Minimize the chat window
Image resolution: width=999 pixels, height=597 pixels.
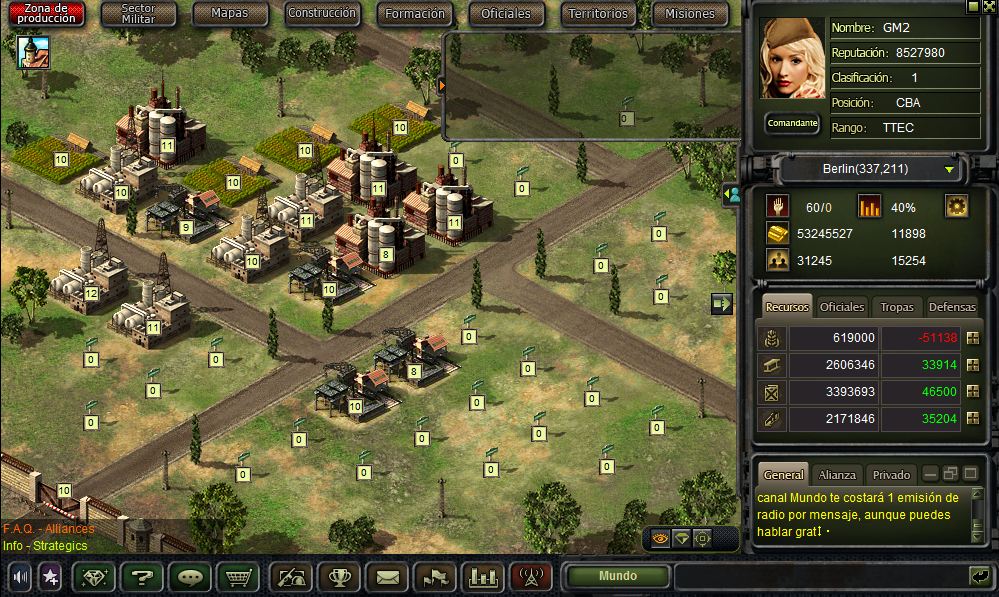point(931,474)
